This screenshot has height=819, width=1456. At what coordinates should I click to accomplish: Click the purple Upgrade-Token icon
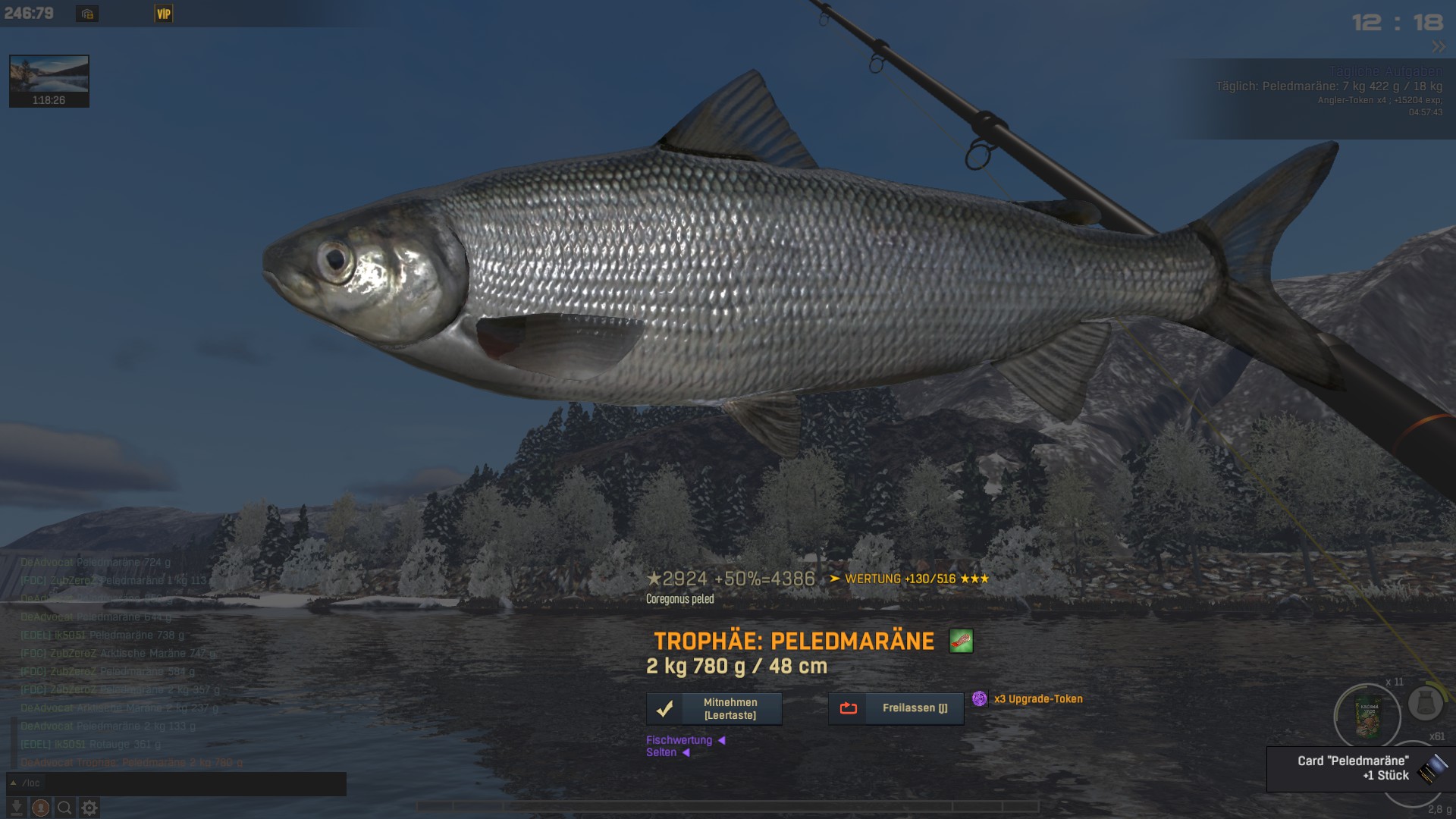(980, 698)
